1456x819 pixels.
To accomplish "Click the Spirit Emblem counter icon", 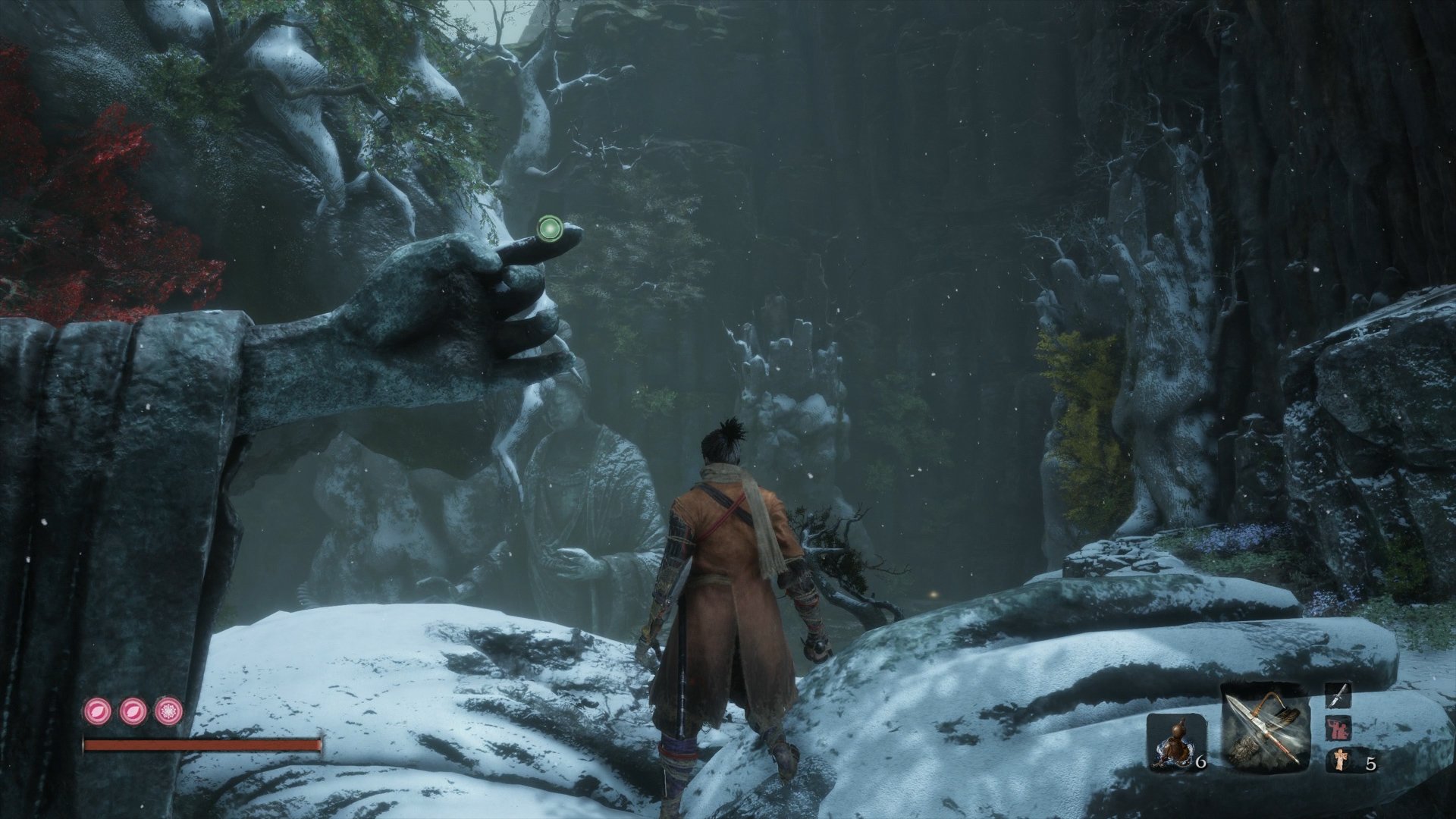I will point(1340,760).
